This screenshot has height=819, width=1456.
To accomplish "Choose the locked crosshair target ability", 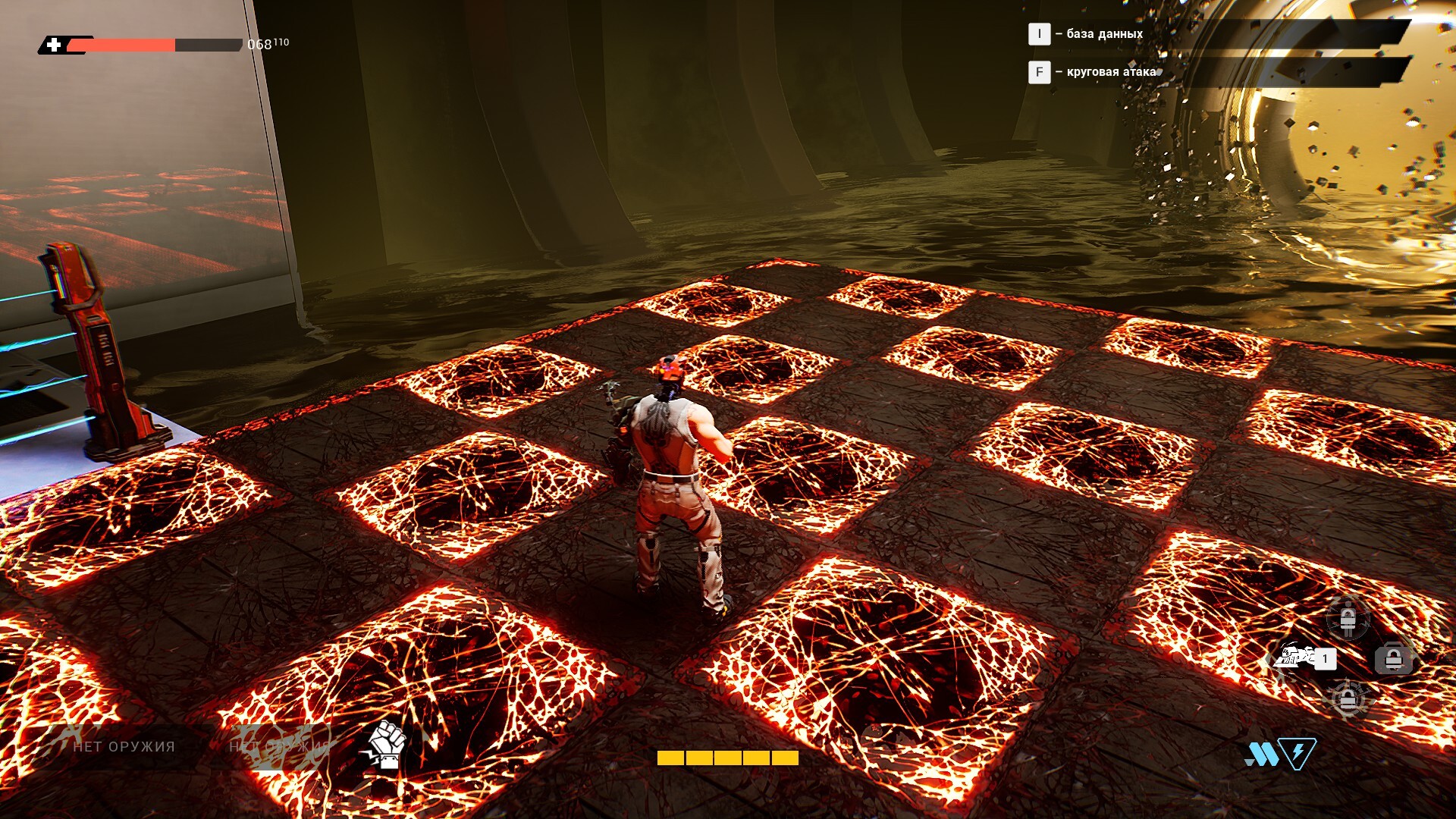I will [1348, 698].
